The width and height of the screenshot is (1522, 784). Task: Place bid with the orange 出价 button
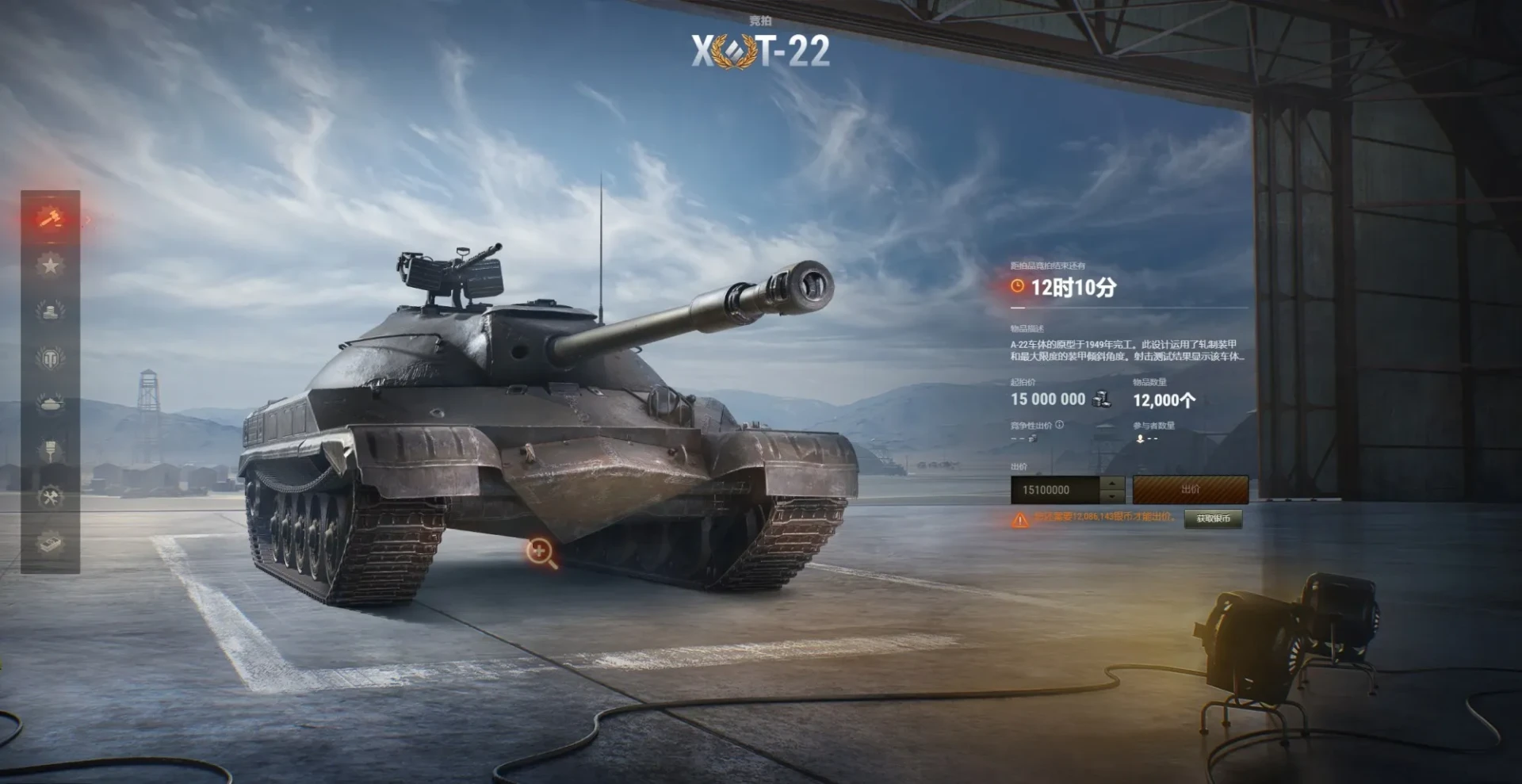[1190, 490]
